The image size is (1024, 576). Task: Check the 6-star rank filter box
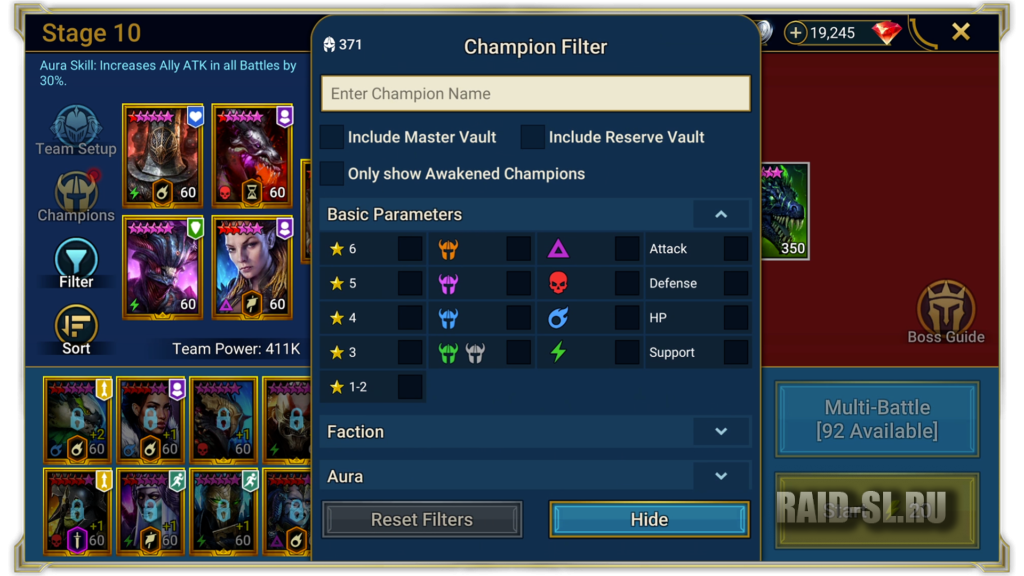click(410, 249)
